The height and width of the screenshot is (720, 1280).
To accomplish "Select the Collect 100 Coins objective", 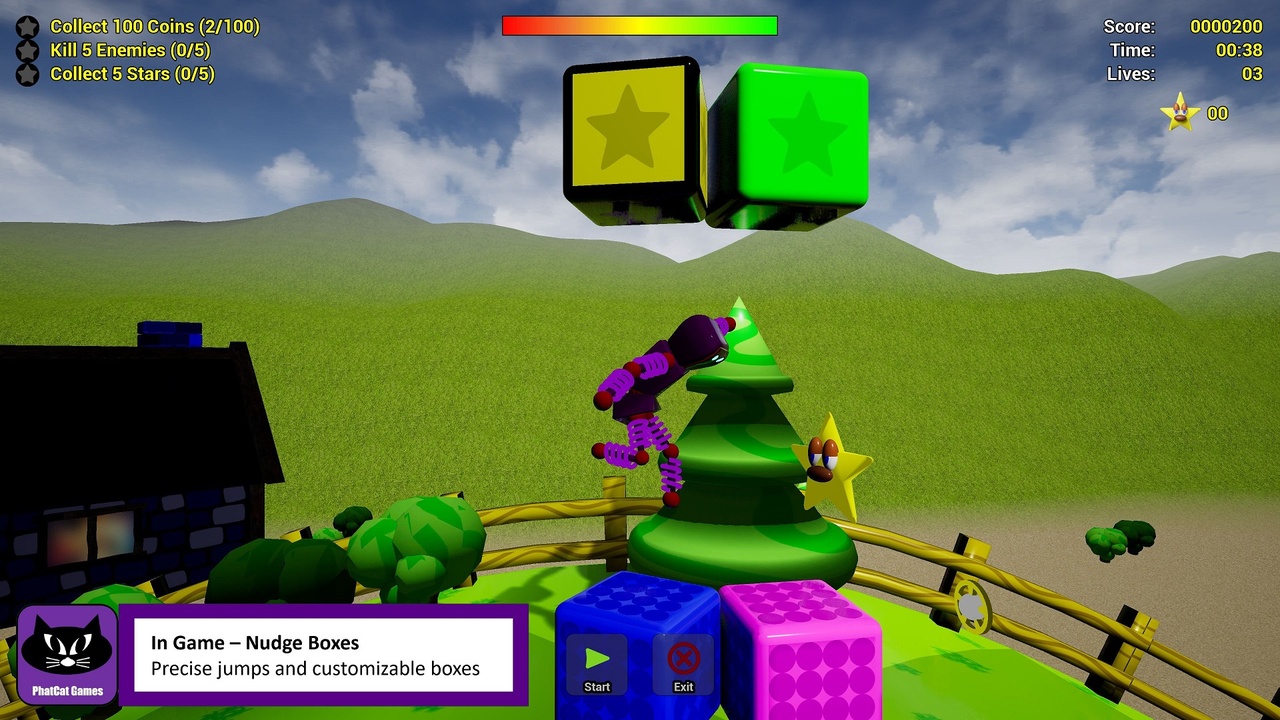I will (x=154, y=27).
